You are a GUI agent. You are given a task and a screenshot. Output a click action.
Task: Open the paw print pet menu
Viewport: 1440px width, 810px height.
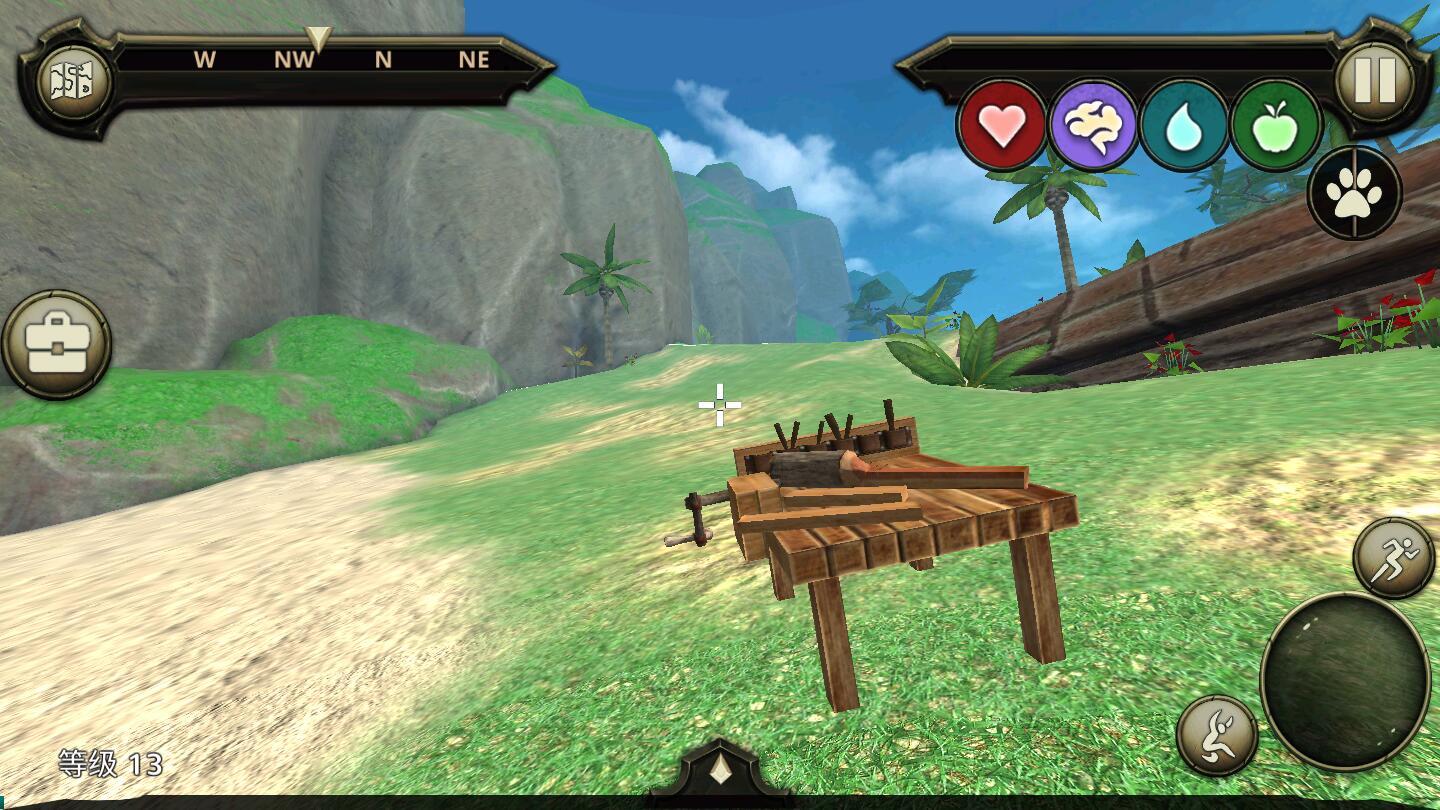1354,193
